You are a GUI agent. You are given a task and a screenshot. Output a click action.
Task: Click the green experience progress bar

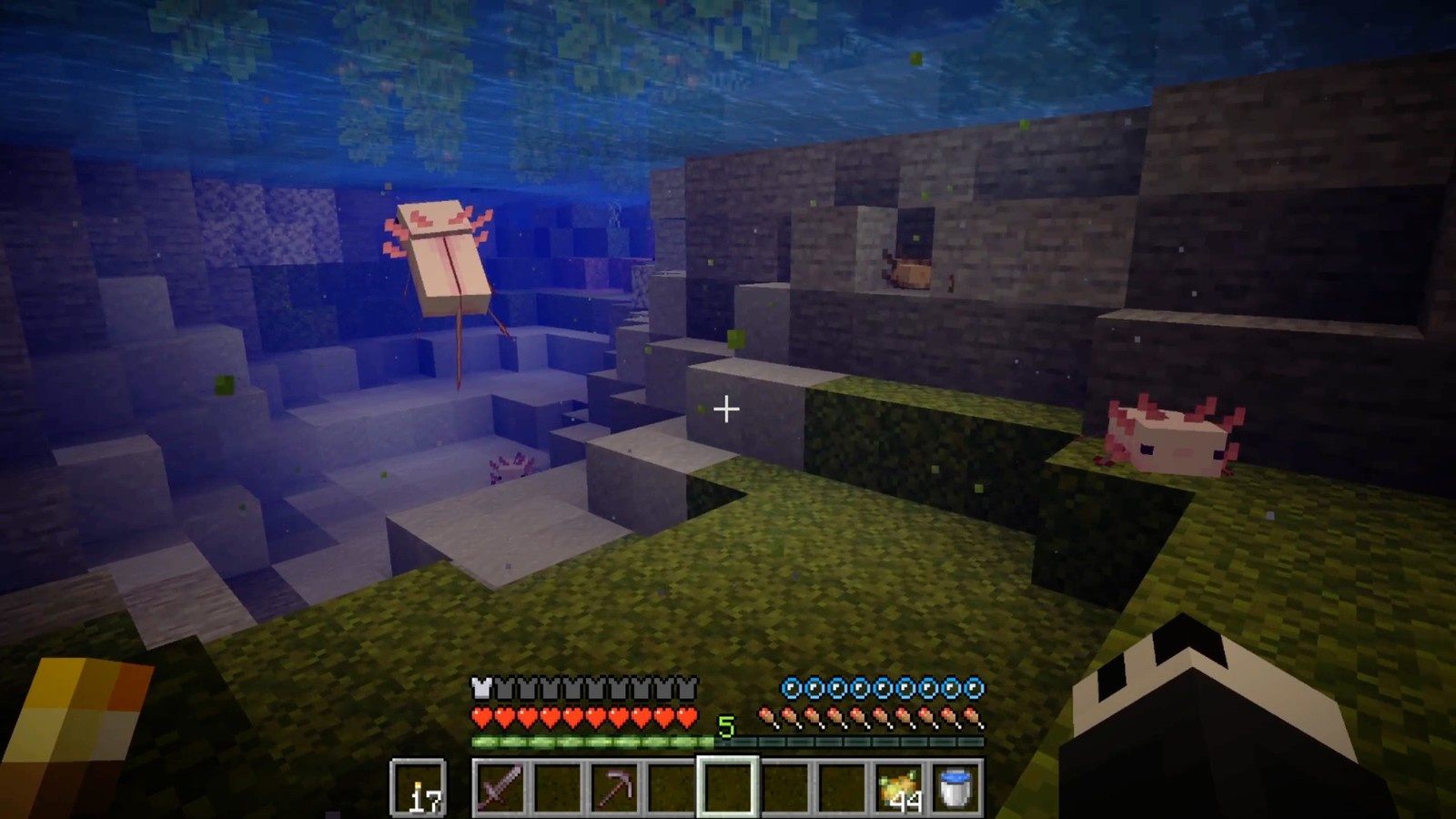pyautogui.click(x=591, y=741)
